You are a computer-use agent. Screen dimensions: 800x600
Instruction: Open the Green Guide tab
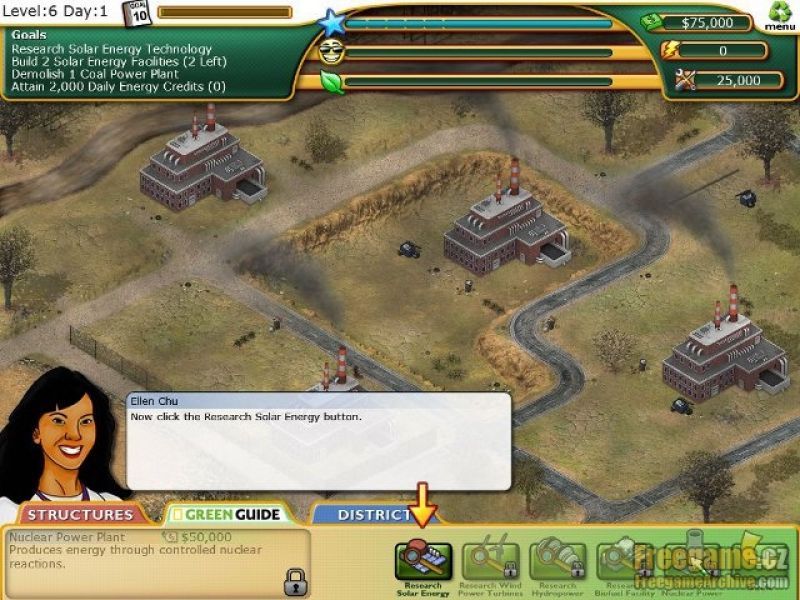[x=225, y=515]
